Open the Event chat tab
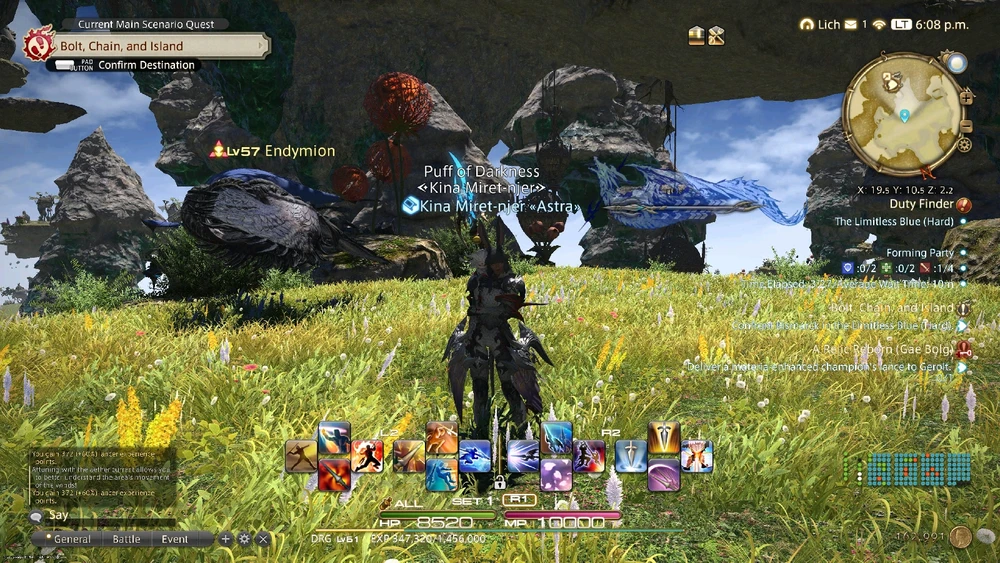 (x=175, y=539)
